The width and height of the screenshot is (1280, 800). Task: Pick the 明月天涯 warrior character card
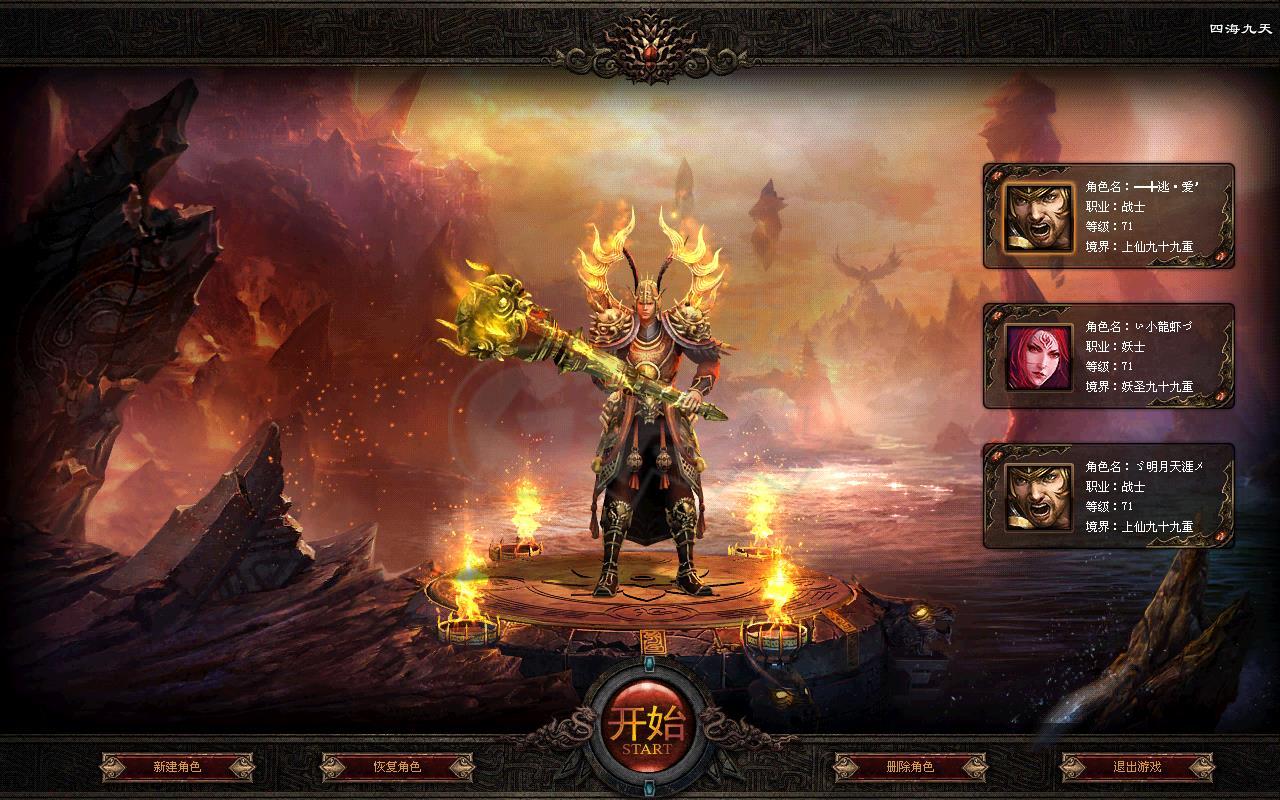[x=1108, y=496]
